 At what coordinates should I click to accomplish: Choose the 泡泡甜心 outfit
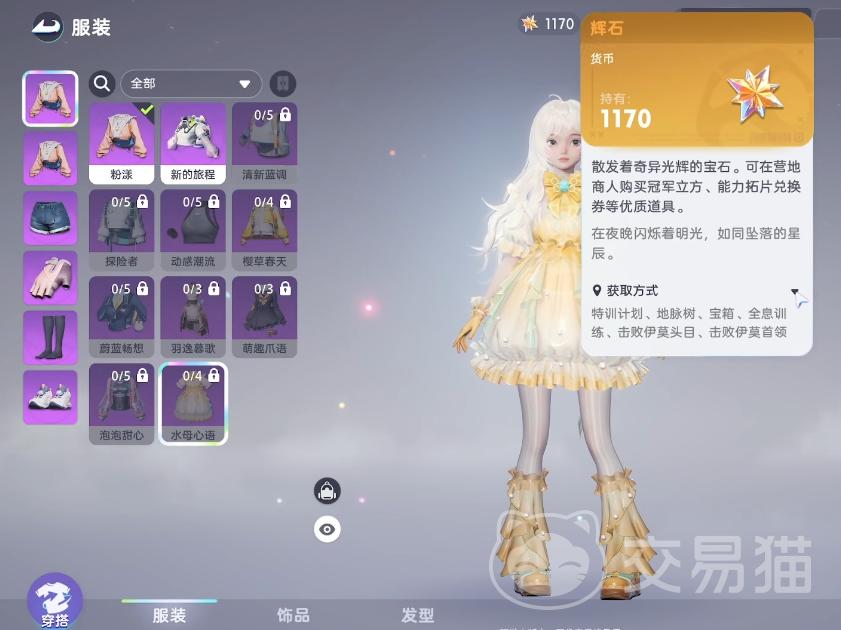tap(122, 403)
